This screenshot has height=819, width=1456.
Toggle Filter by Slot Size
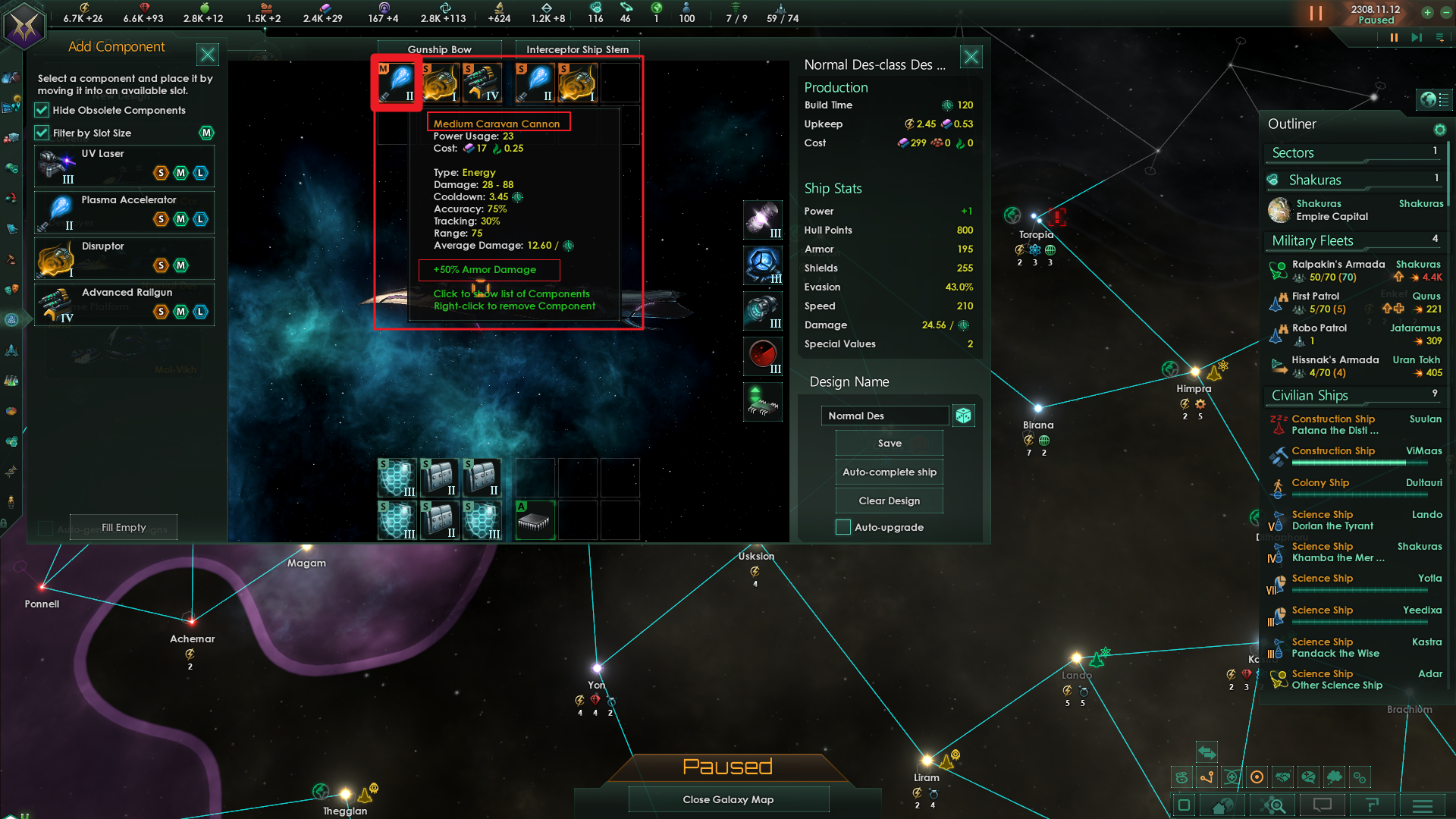pyautogui.click(x=42, y=133)
